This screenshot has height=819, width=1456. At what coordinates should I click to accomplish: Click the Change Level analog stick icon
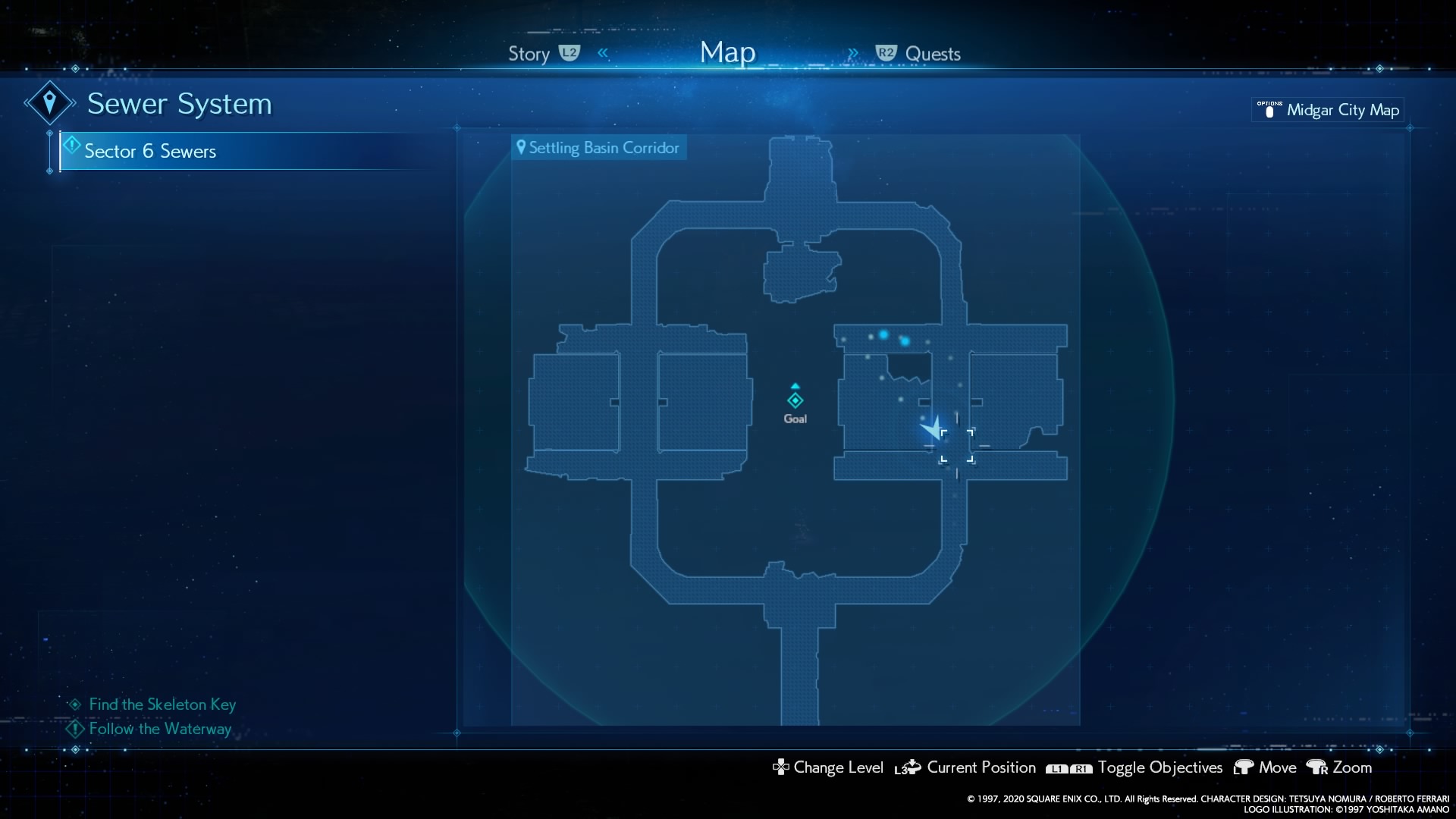click(780, 767)
